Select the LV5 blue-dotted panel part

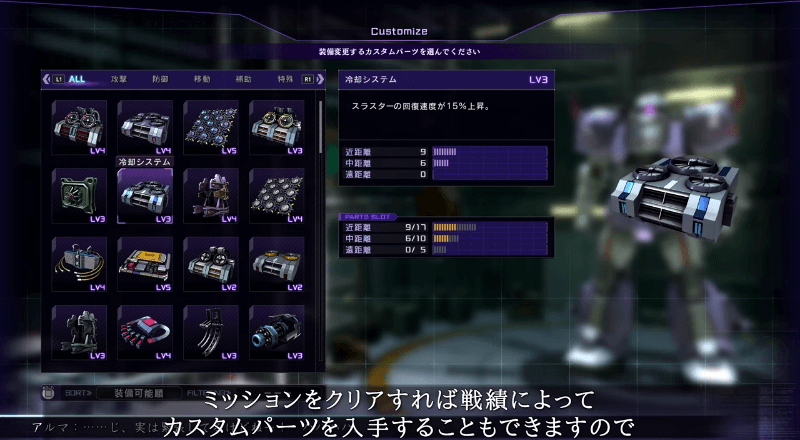(211, 126)
